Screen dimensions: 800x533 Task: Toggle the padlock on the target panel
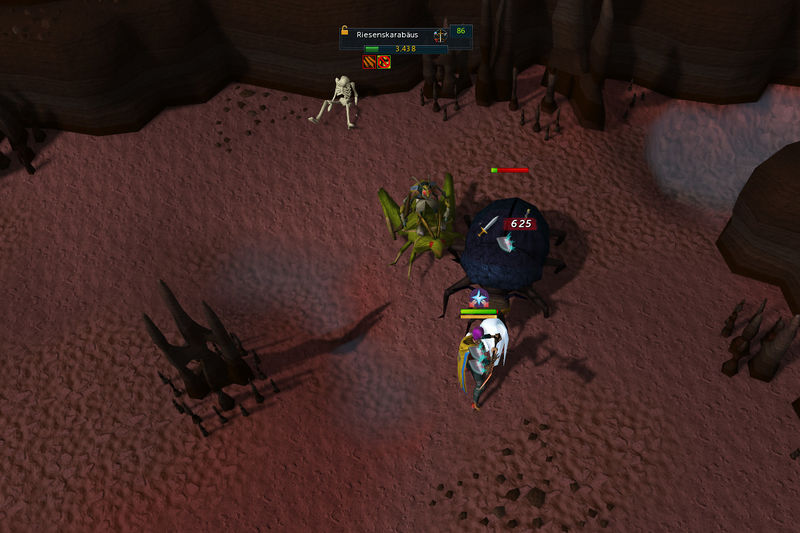(344, 31)
